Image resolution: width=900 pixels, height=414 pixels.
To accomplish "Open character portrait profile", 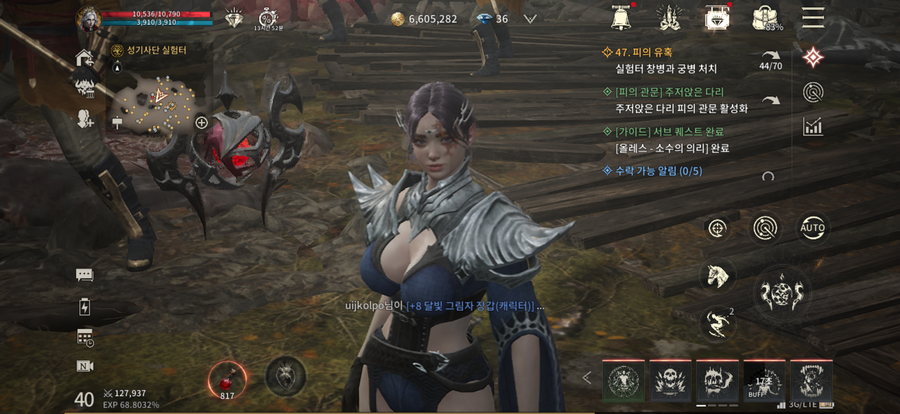I will pos(90,17).
